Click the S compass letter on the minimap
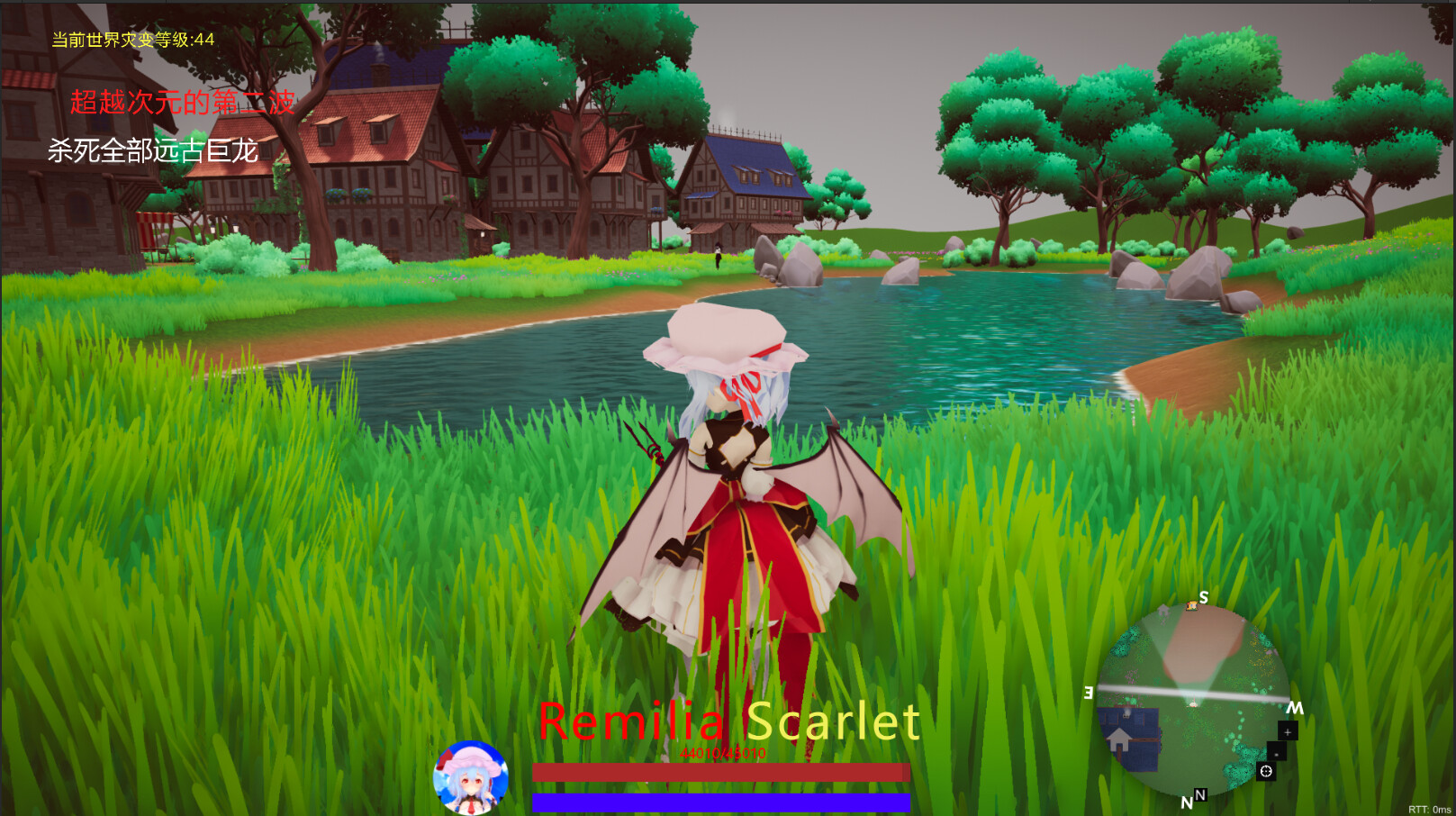The height and width of the screenshot is (816, 1456). pos(1203,597)
